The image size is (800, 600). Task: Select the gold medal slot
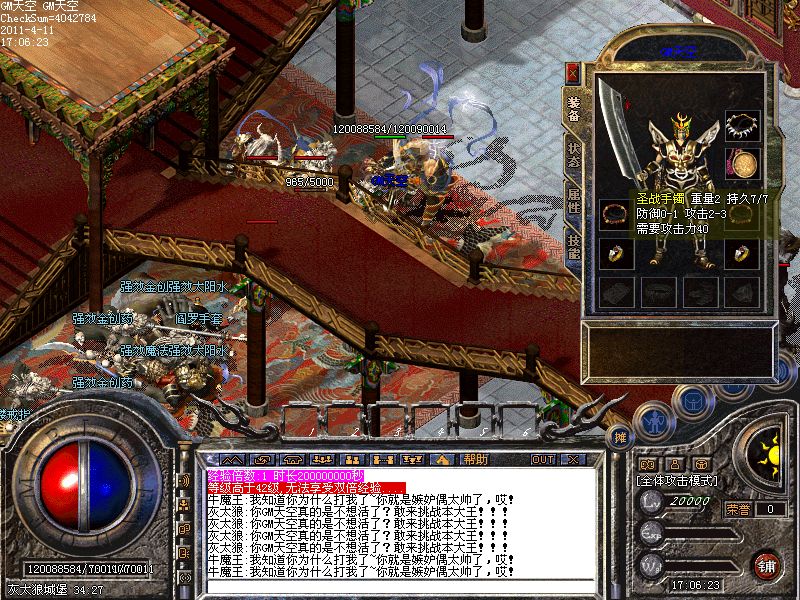741,163
